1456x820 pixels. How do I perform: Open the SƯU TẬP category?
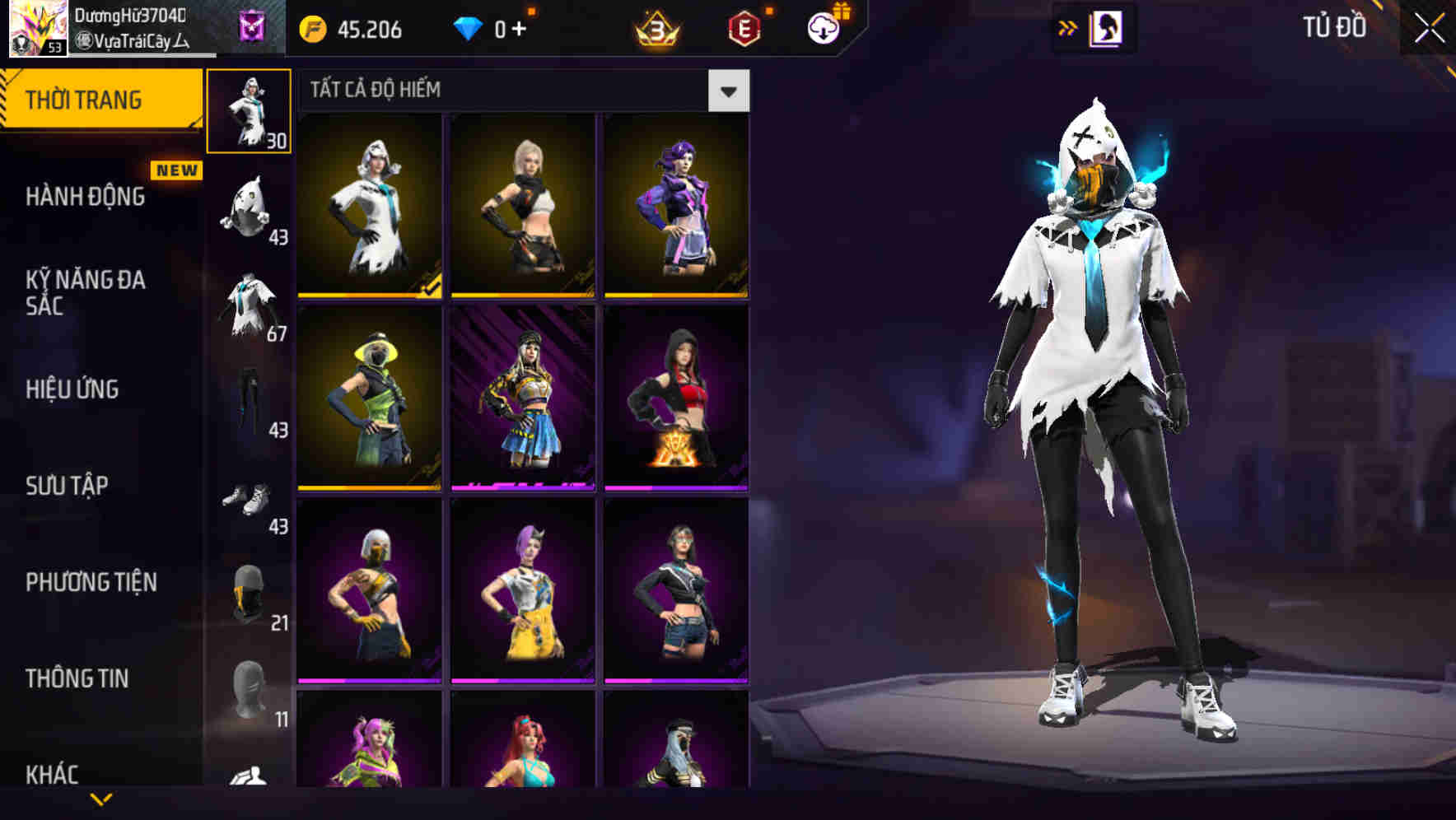(66, 486)
